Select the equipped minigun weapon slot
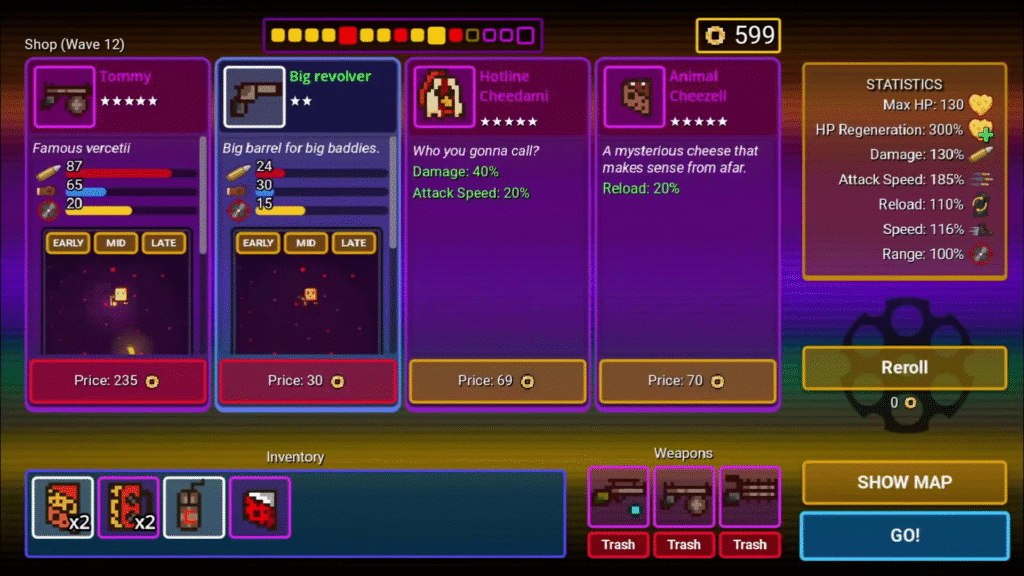The height and width of the screenshot is (576, 1024). coord(749,497)
